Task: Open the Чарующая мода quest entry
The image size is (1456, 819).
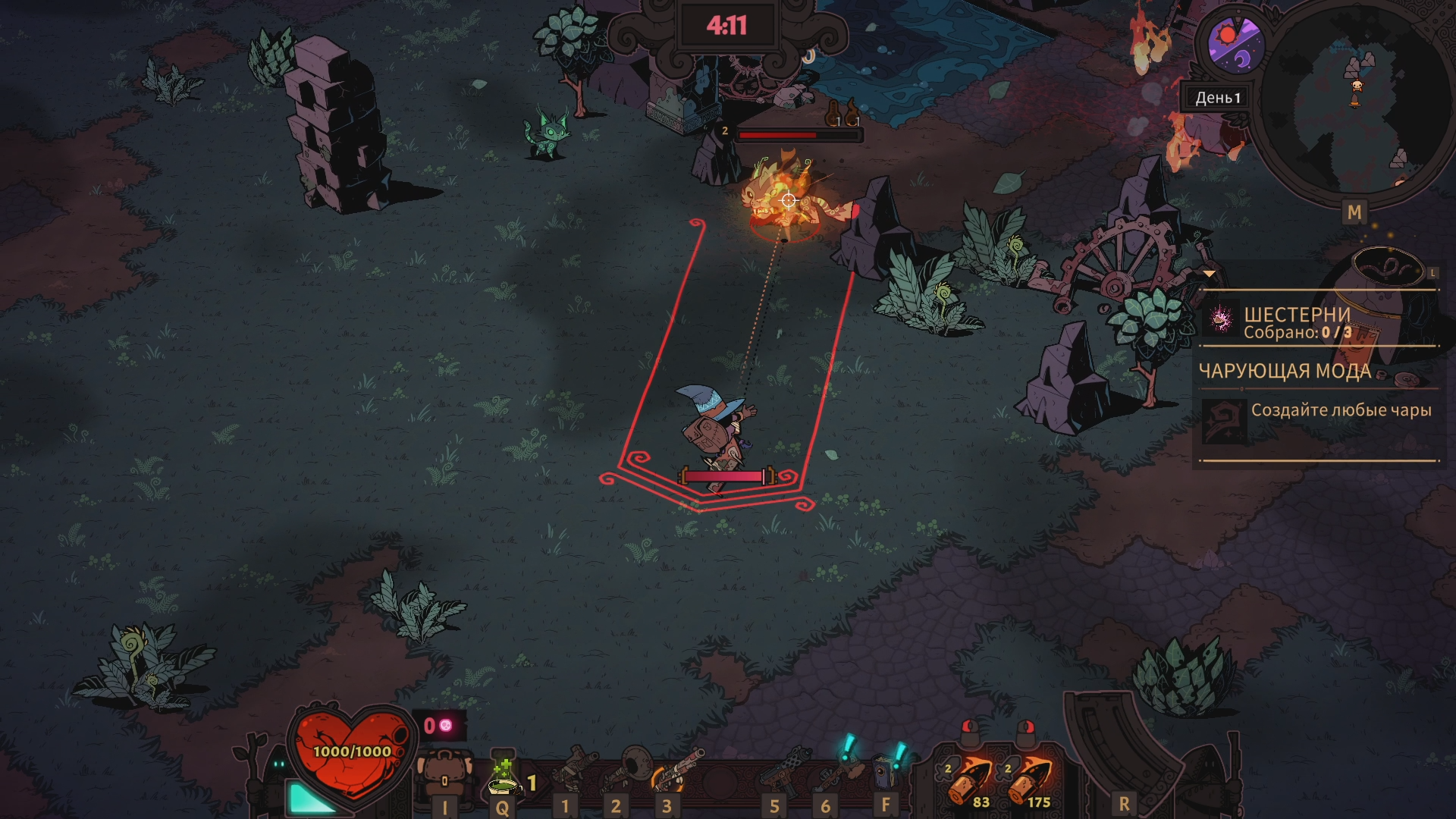Action: pyautogui.click(x=1285, y=372)
